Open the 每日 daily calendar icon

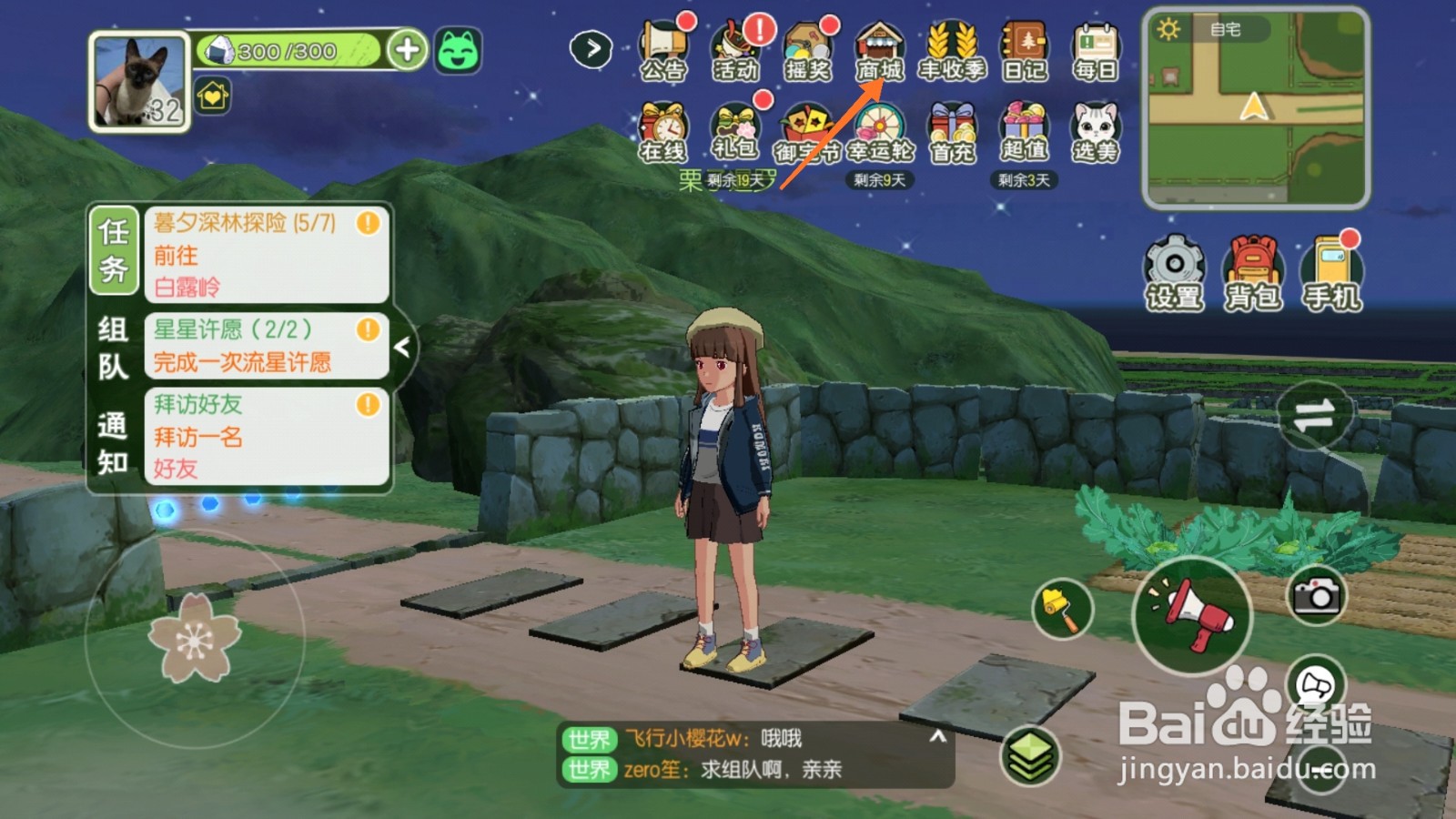[x=1096, y=52]
